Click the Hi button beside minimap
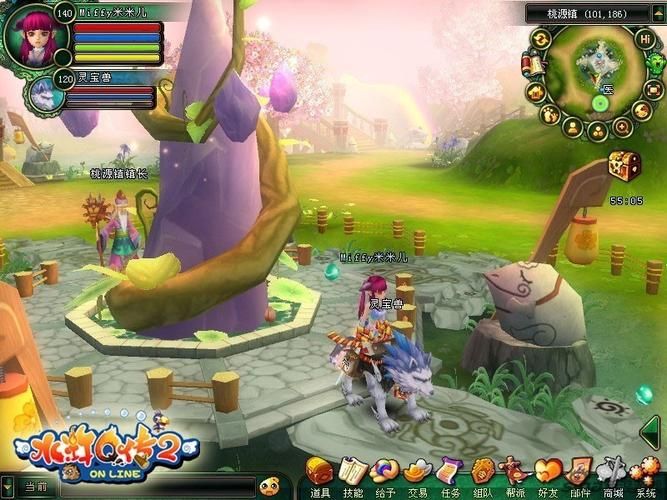Screen dimensions: 667x500 click(x=645, y=40)
